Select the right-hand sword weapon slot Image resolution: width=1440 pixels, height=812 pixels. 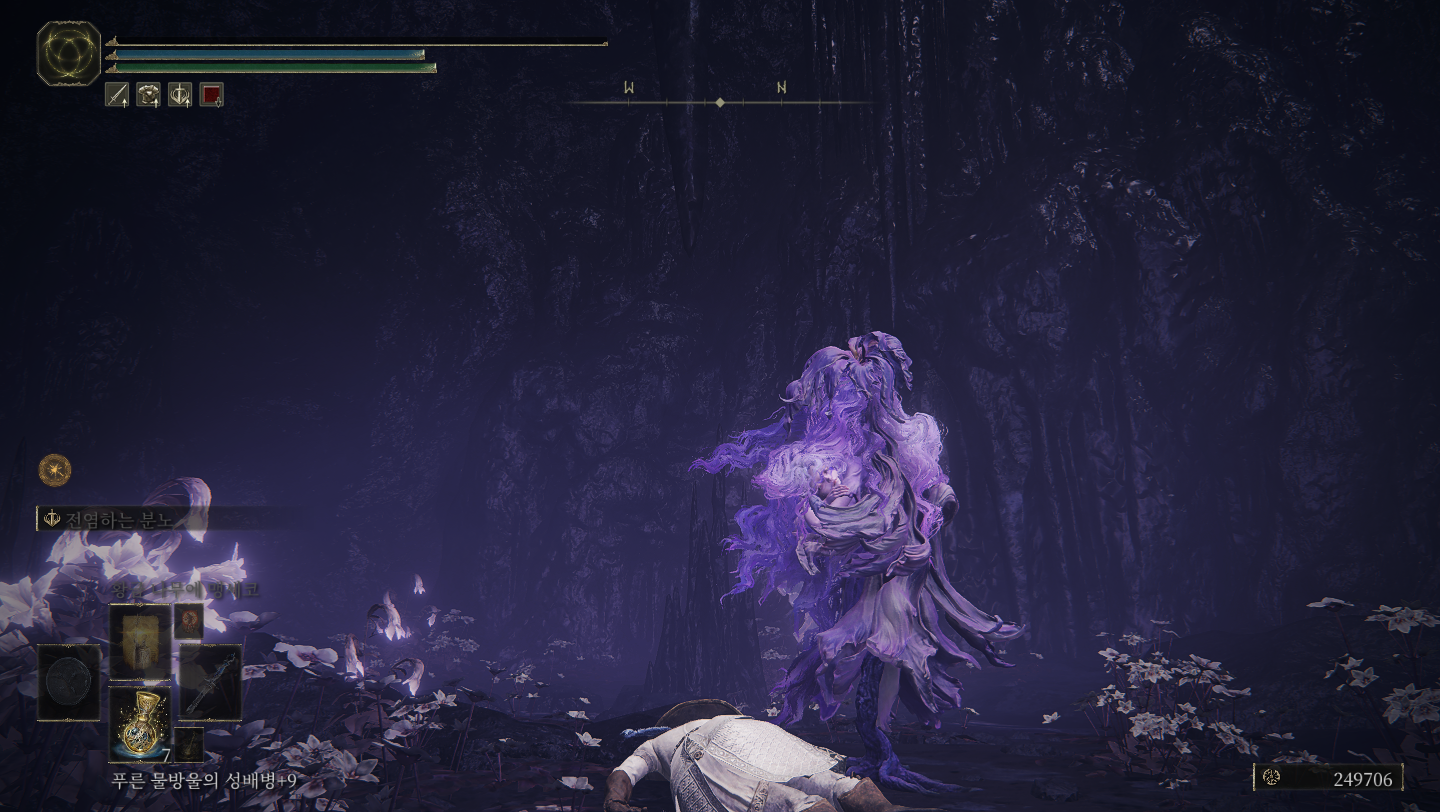click(x=210, y=683)
